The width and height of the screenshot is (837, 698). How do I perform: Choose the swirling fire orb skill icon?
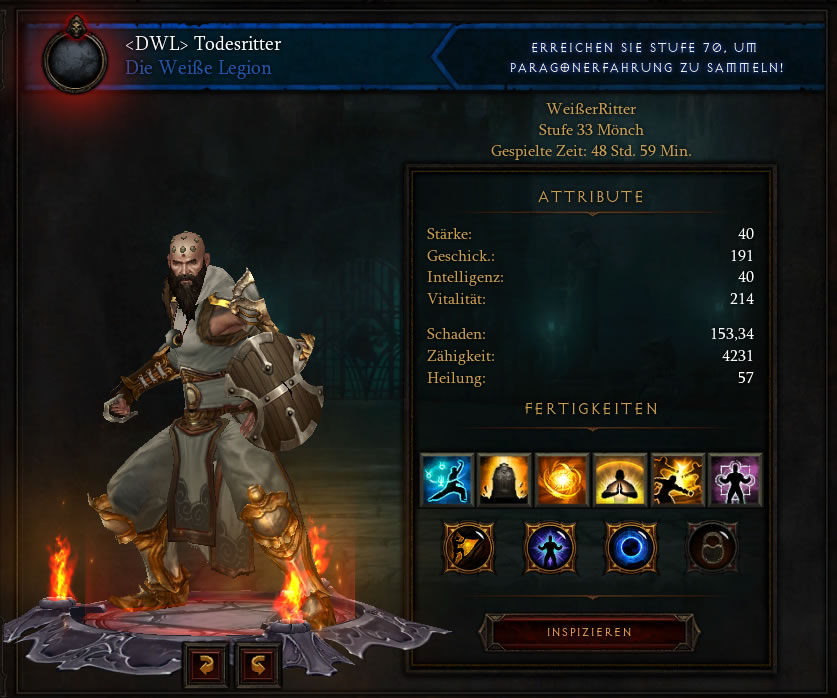(562, 479)
